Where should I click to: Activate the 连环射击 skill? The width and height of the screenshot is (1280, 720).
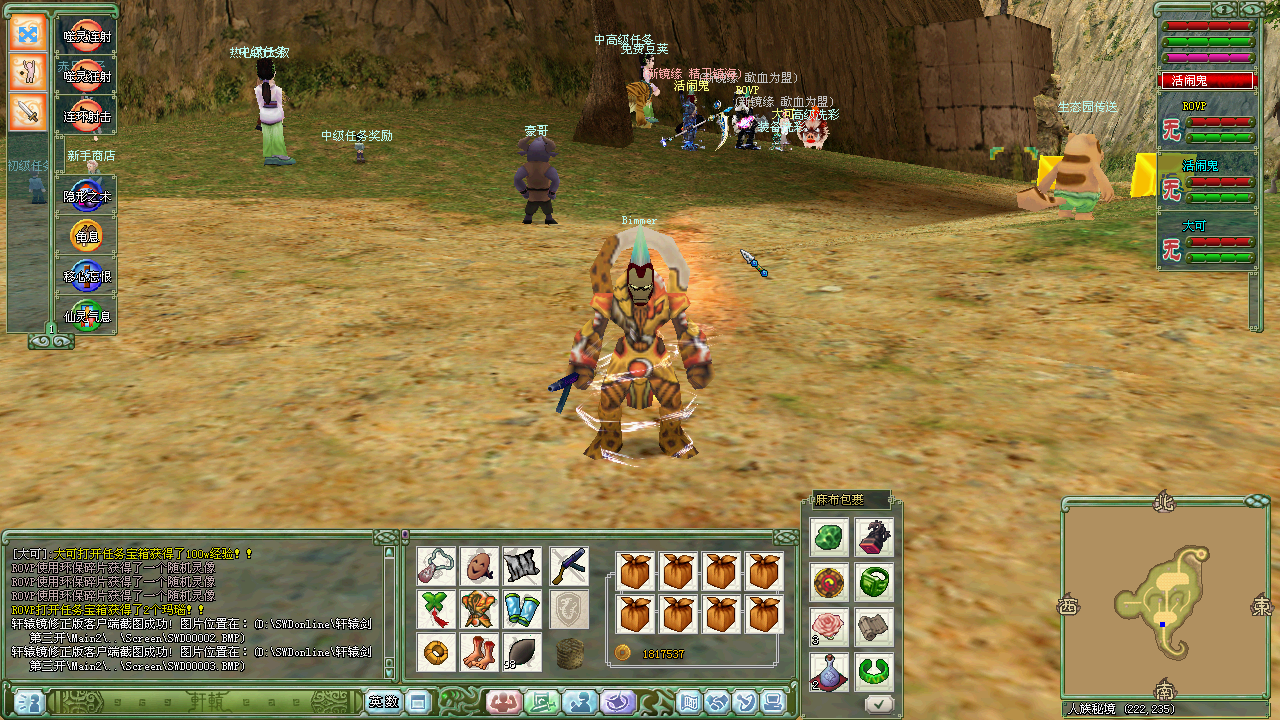coord(86,115)
